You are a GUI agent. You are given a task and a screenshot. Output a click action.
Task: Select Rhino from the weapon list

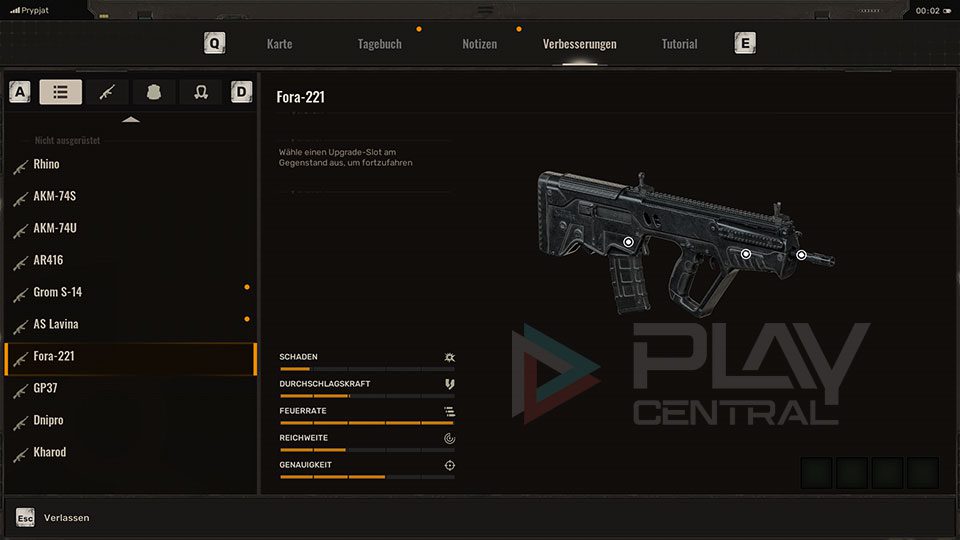pyautogui.click(x=46, y=164)
